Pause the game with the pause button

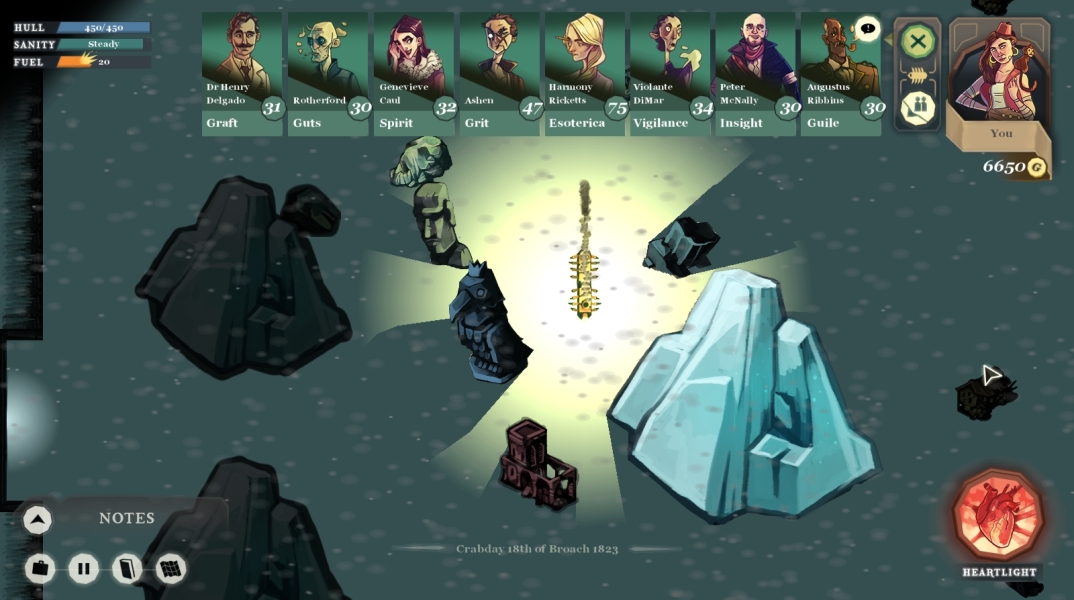[84, 569]
